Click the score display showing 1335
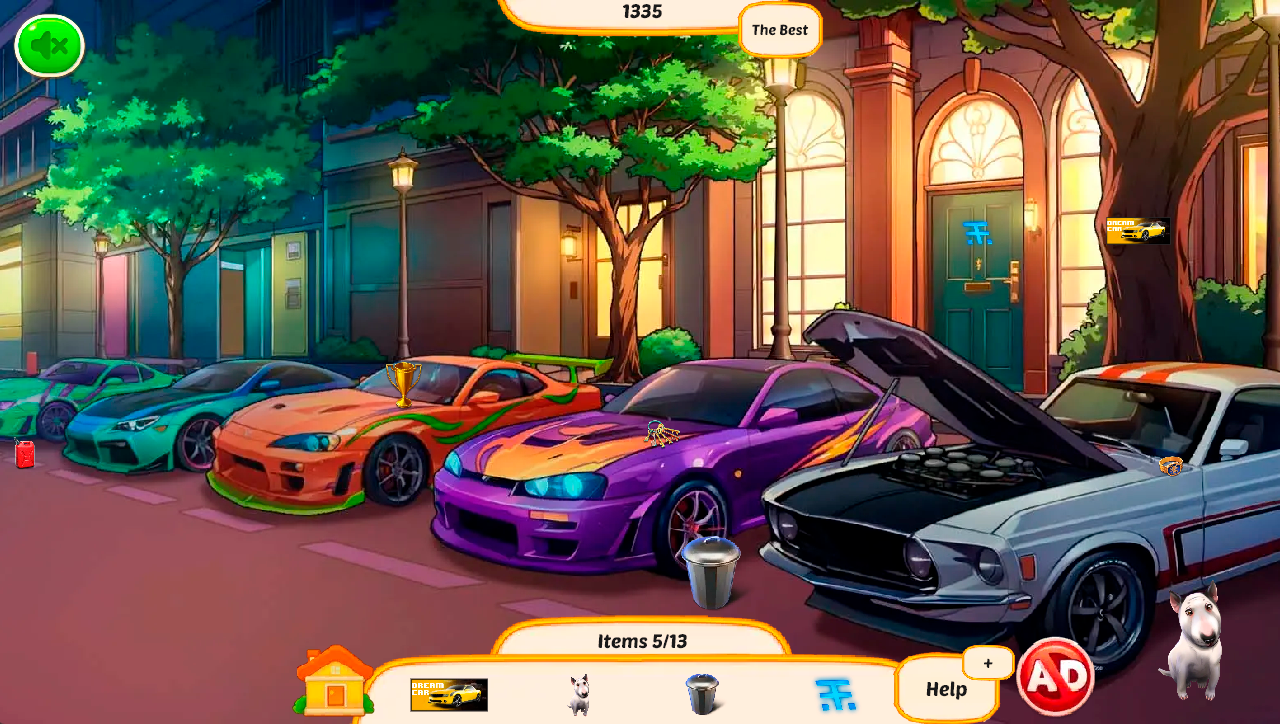 tap(640, 12)
